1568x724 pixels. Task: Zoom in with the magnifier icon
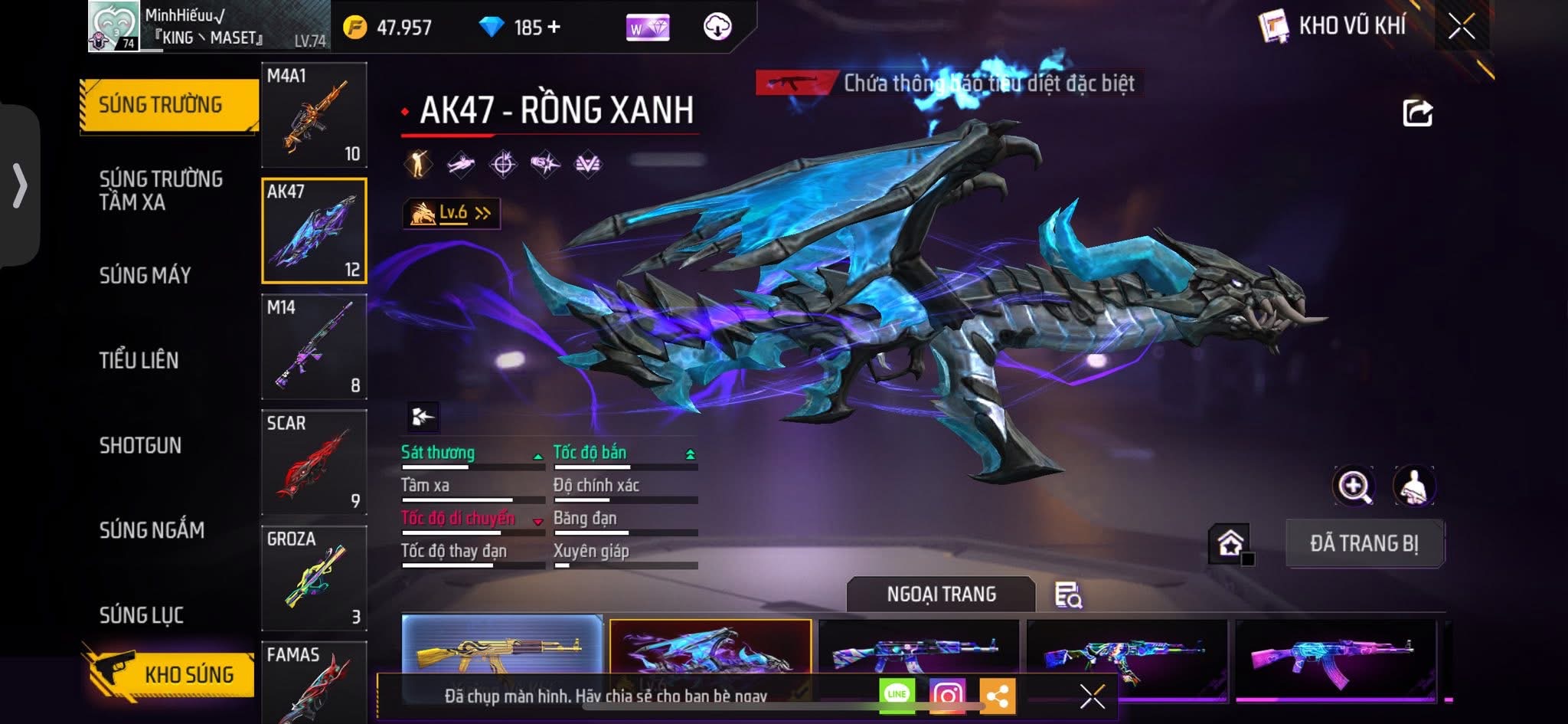1353,486
